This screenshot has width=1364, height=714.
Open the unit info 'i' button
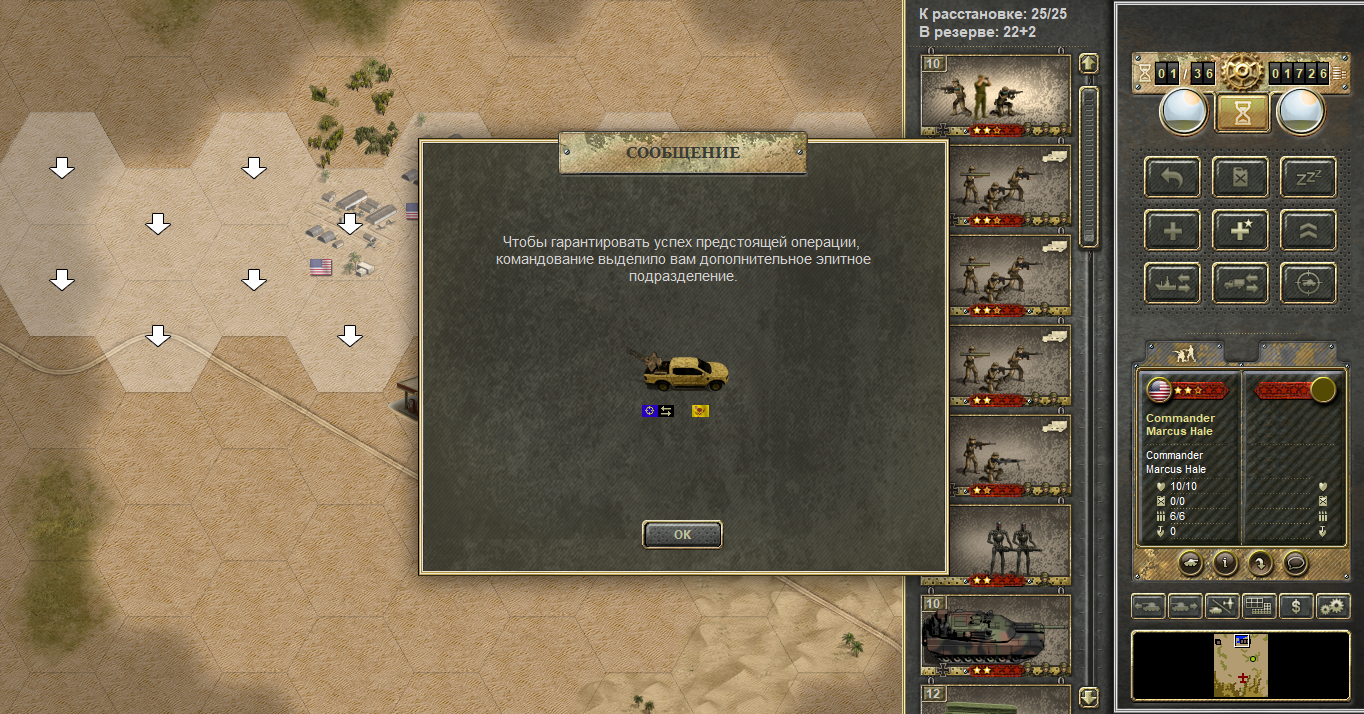(x=1226, y=563)
